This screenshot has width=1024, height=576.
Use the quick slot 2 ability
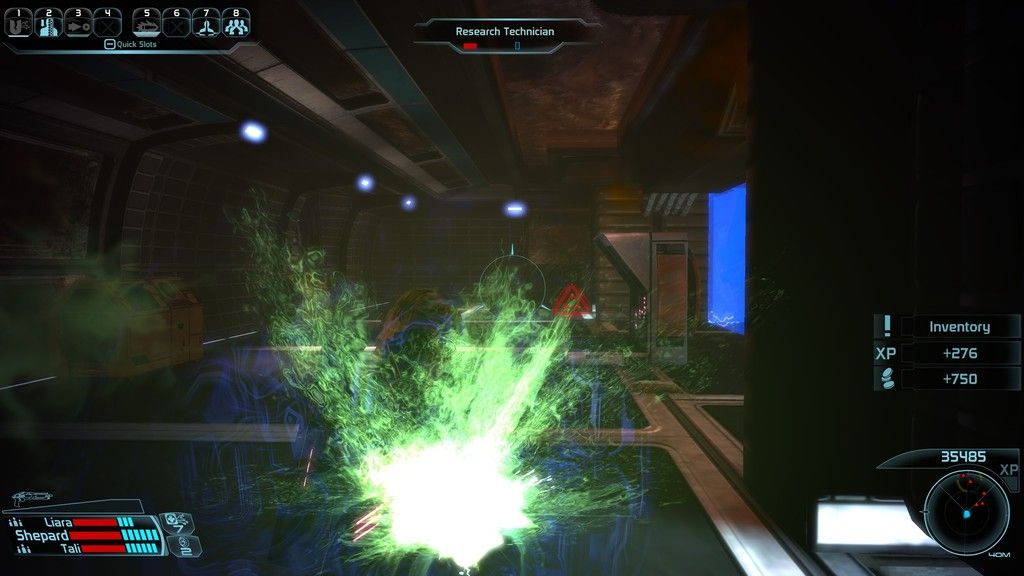[x=49, y=23]
